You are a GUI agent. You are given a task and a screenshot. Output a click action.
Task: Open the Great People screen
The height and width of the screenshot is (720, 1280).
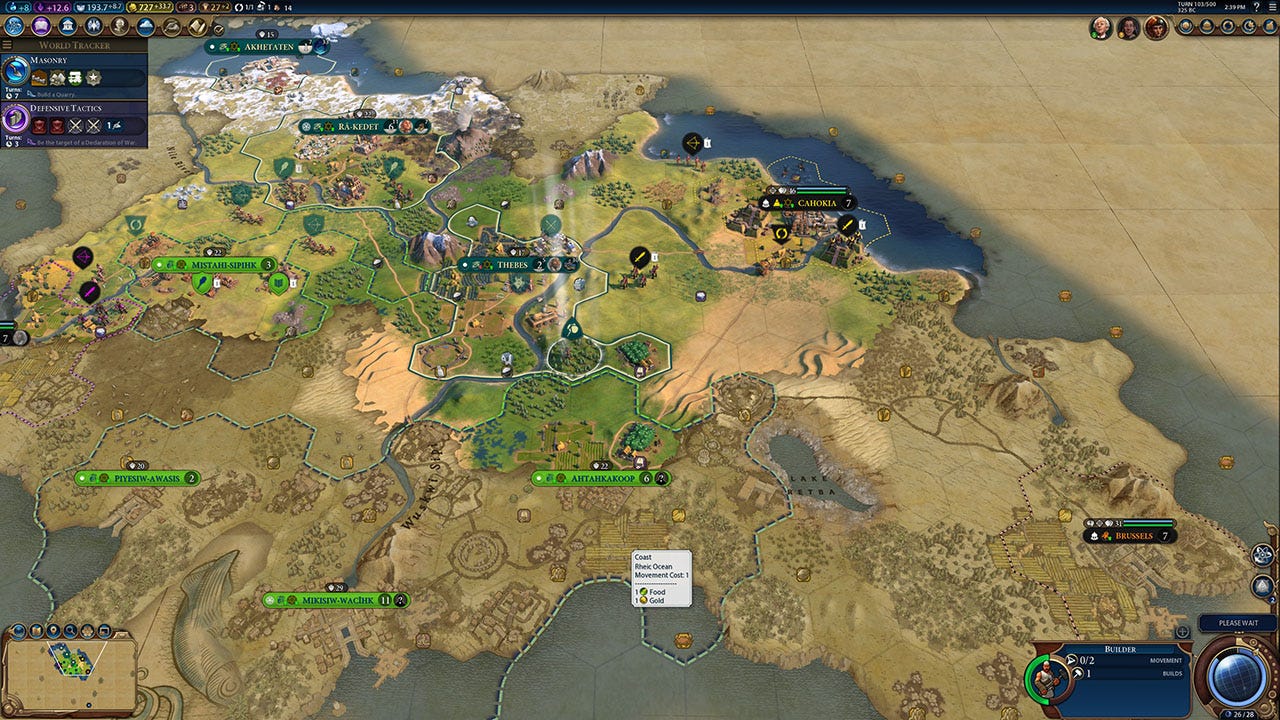tap(117, 25)
